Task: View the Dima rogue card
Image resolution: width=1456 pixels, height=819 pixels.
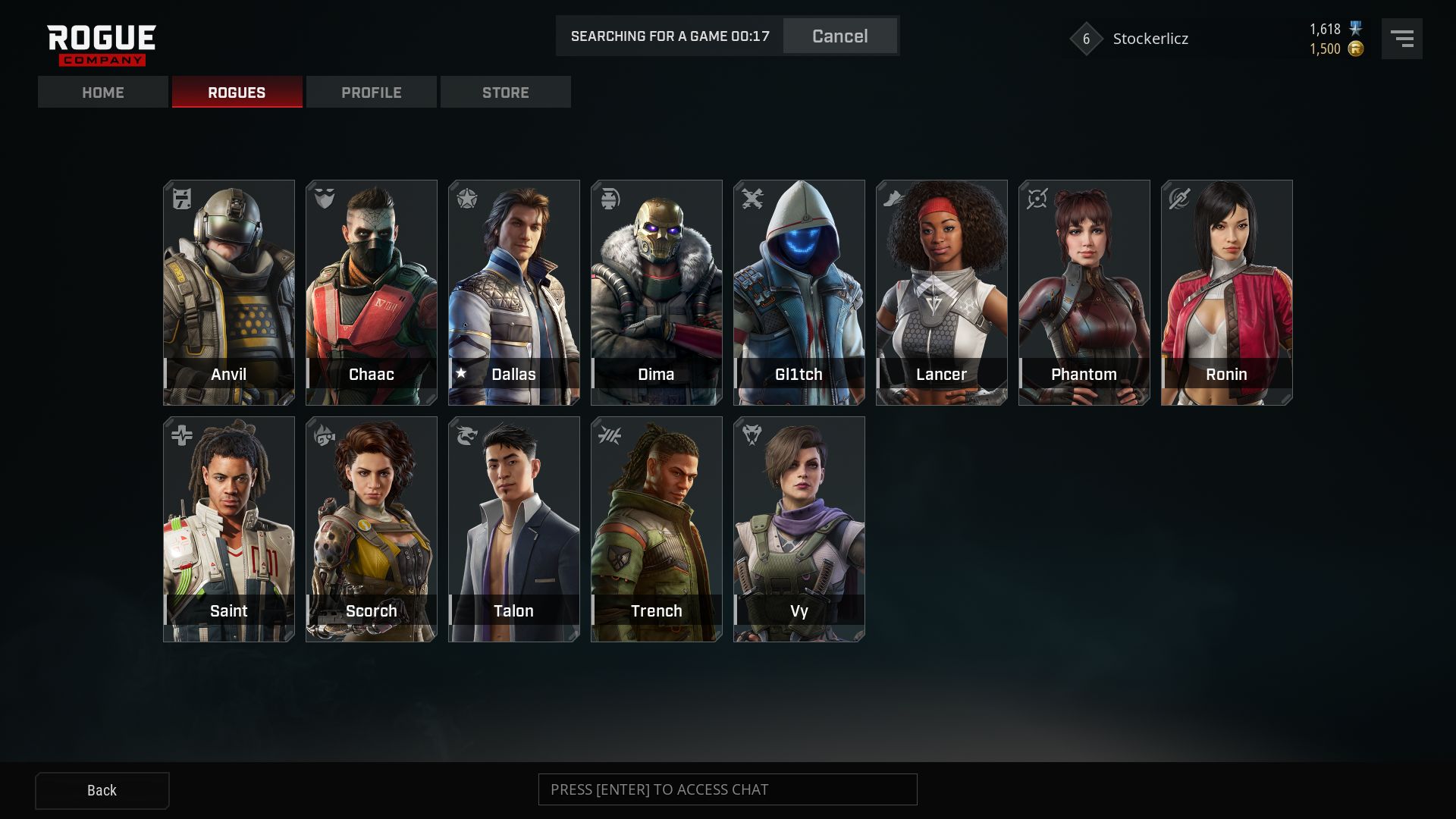Action: (657, 292)
